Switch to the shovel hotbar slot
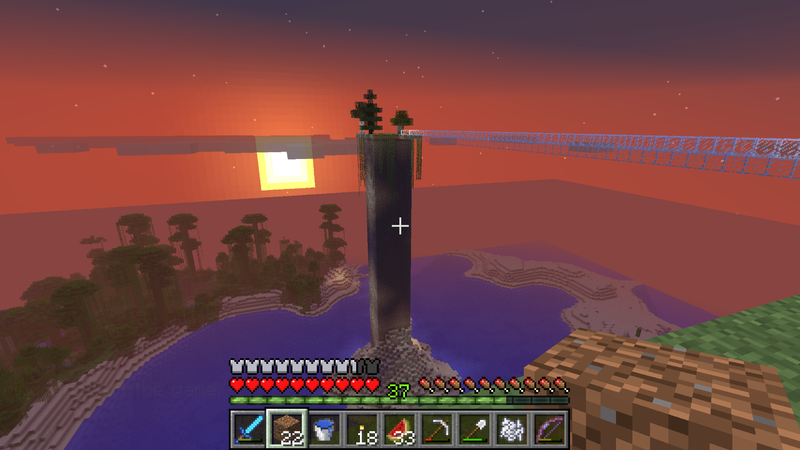This screenshot has width=800, height=450. coord(476,430)
